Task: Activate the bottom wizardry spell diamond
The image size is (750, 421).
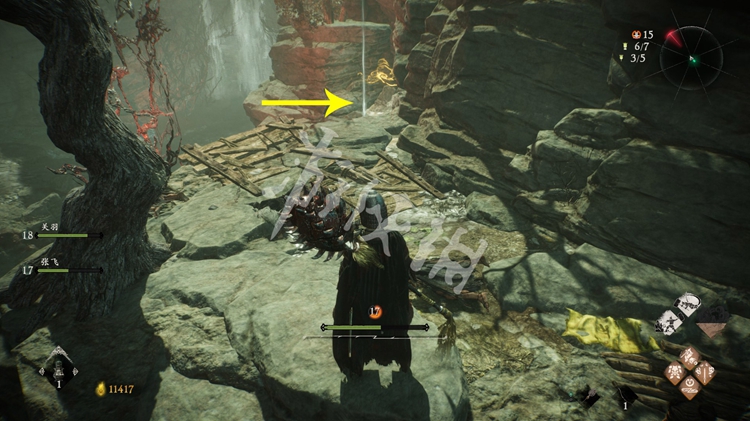Action: point(691,388)
